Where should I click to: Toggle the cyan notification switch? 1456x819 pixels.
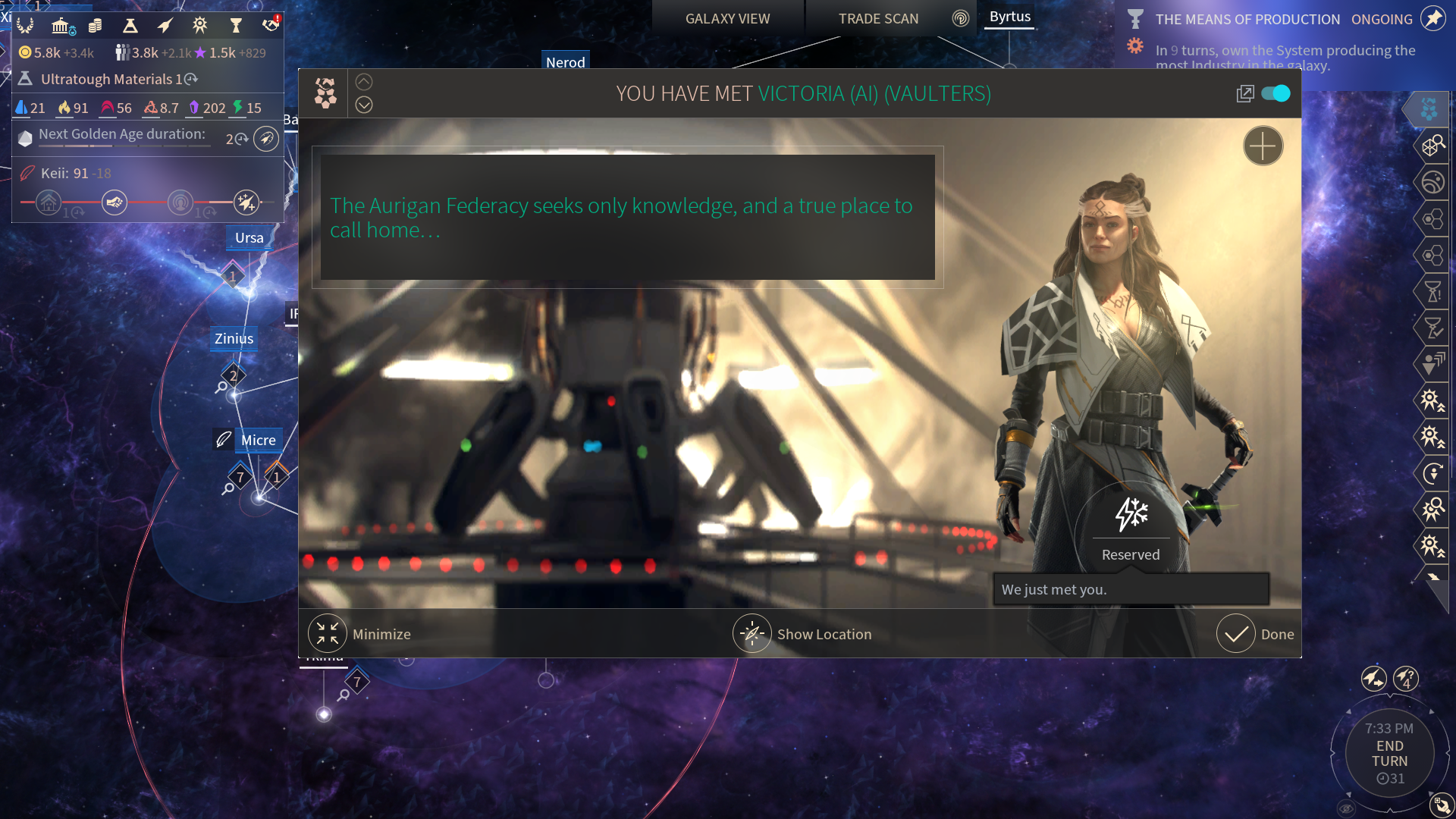[1276, 93]
